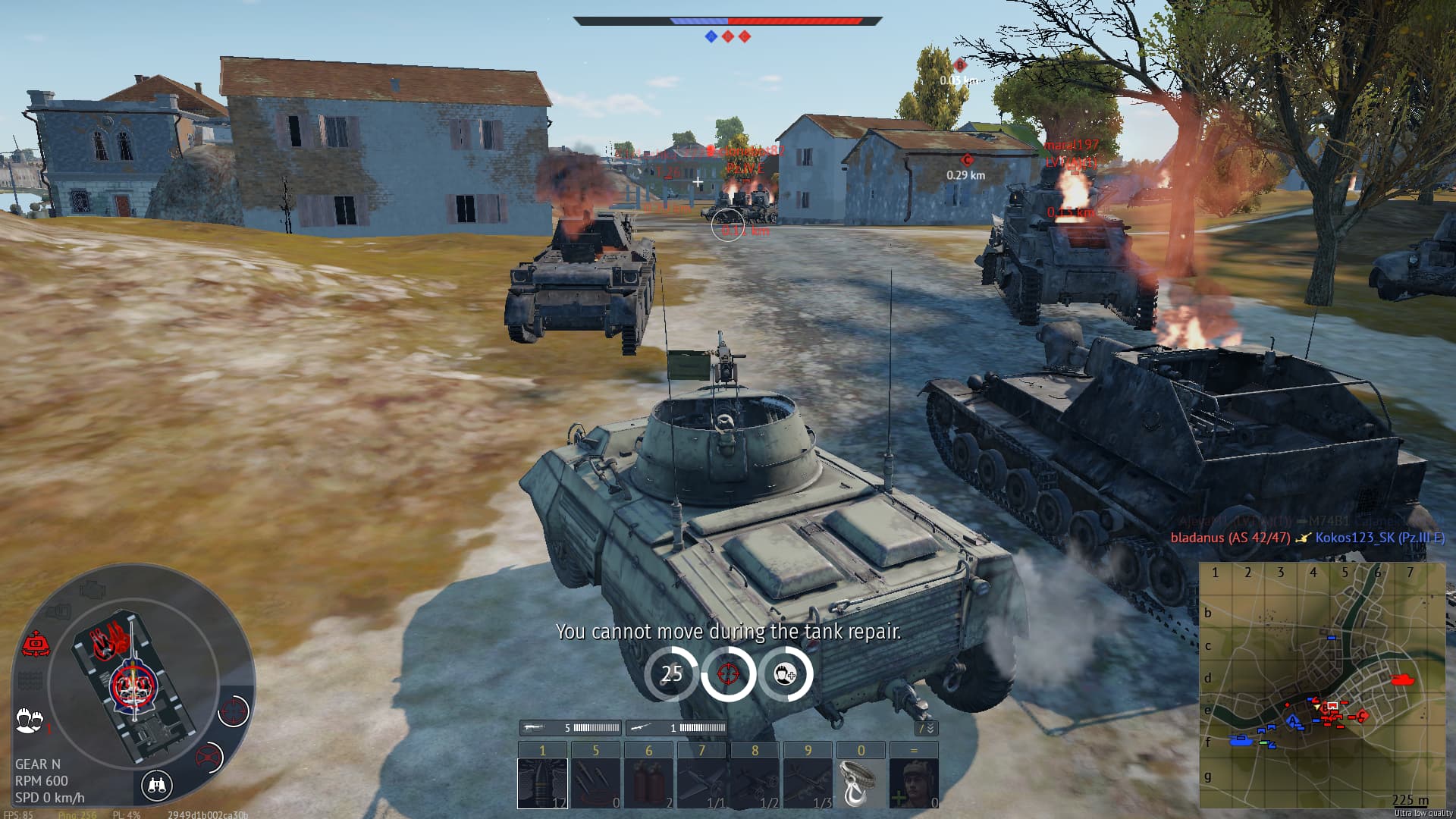
Task: Click the red steering wheel driver status icon
Action: pos(209,755)
